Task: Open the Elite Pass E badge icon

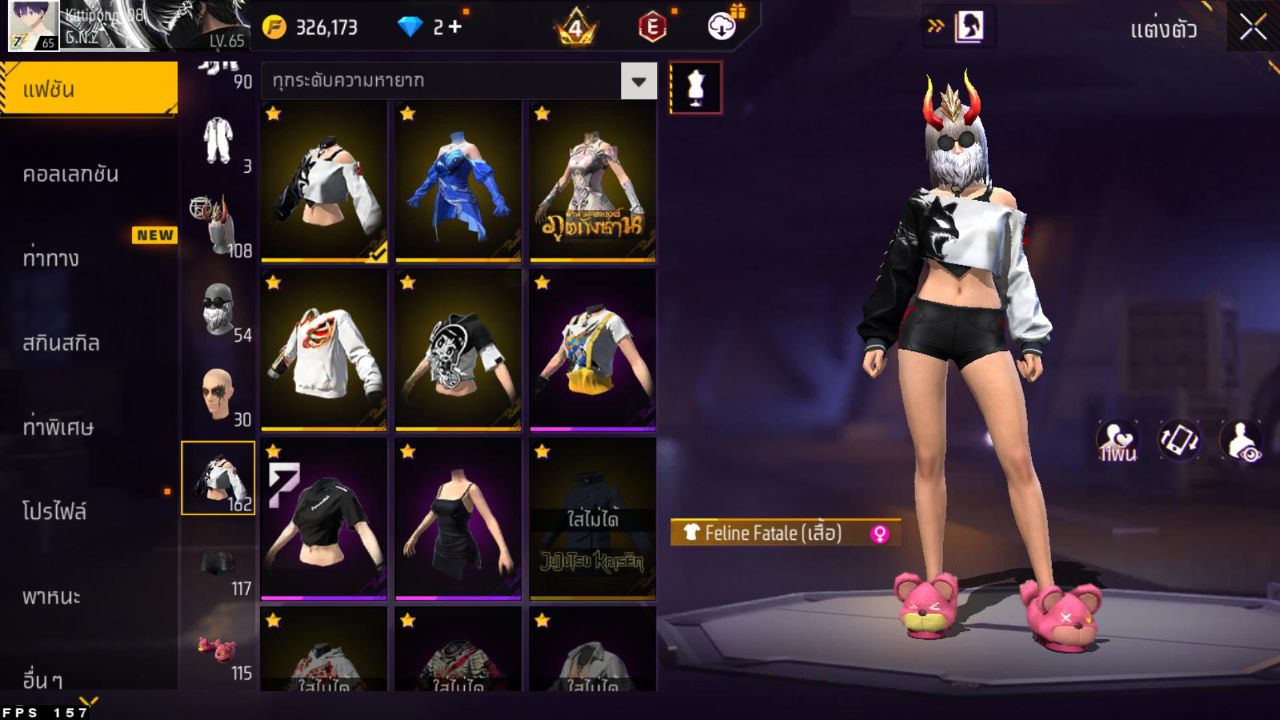Action: 654,27
